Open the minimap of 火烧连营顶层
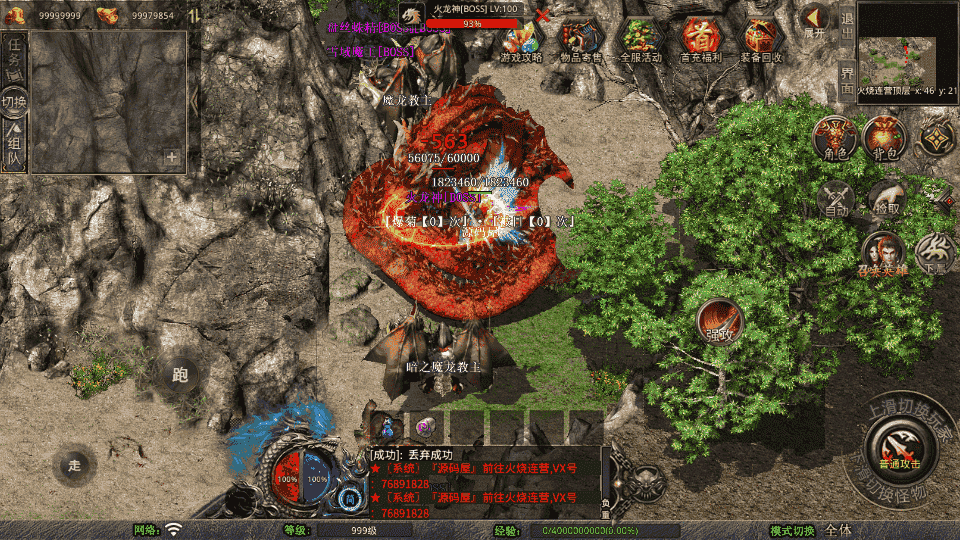This screenshot has width=960, height=540. pyautogui.click(x=906, y=46)
